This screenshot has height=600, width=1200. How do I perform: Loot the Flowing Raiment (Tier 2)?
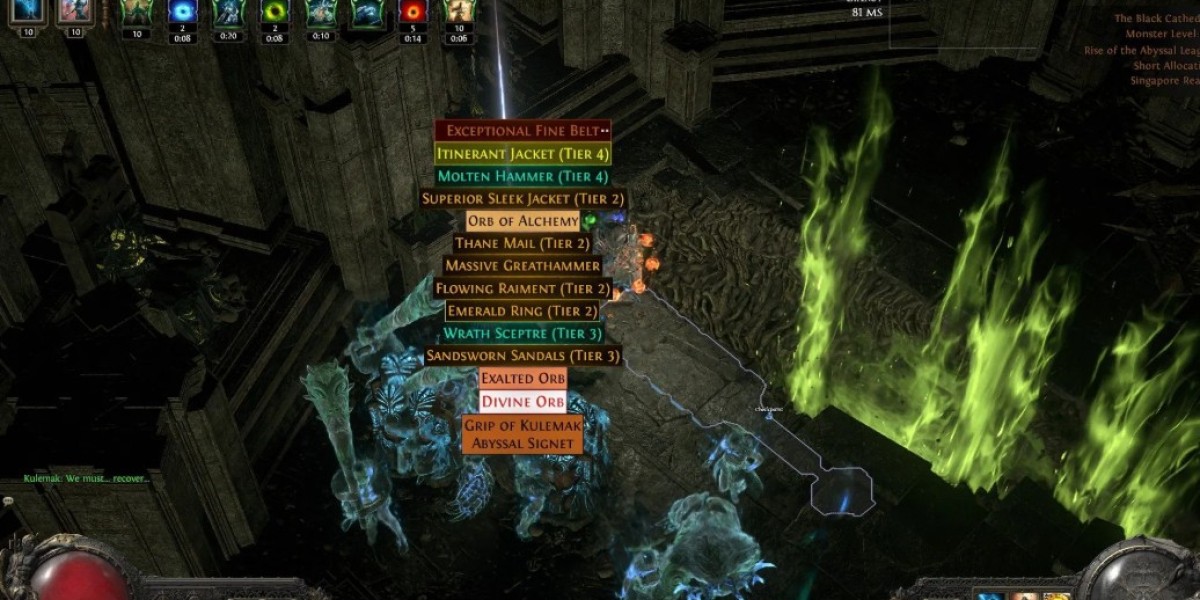(x=523, y=289)
